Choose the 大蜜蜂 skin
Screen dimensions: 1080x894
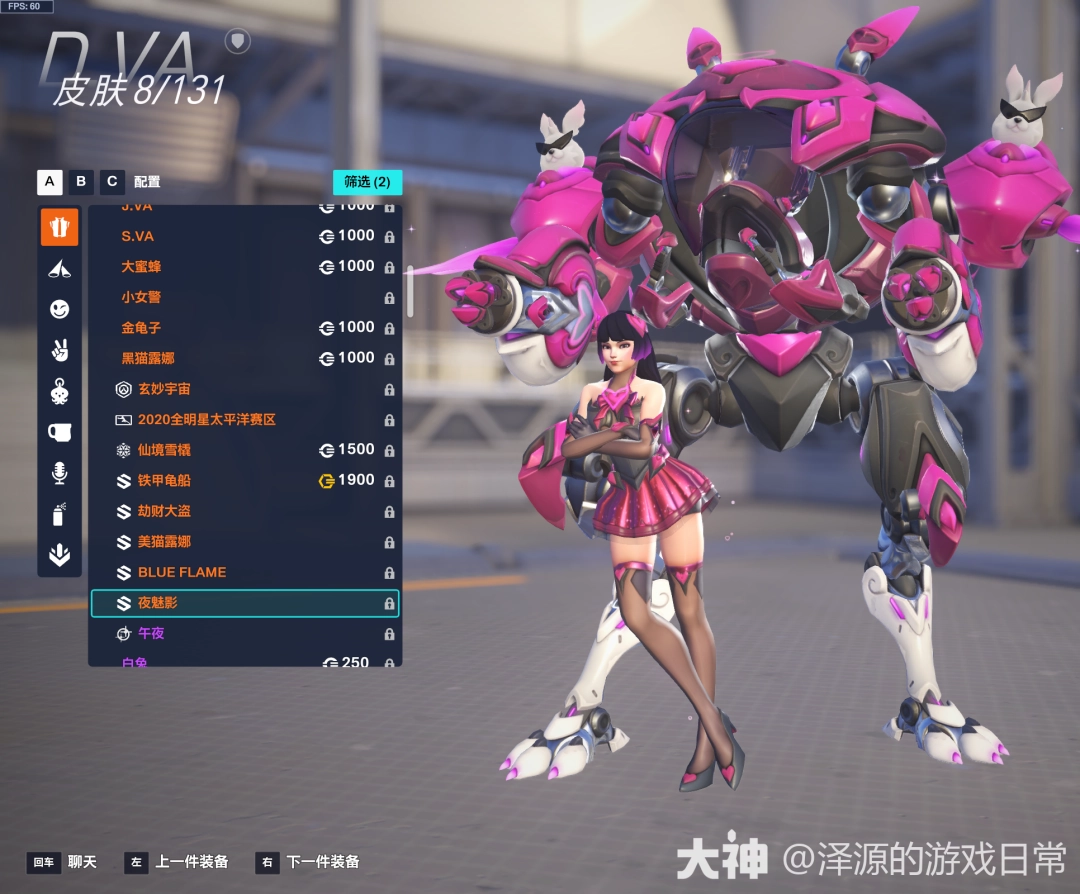(244, 267)
